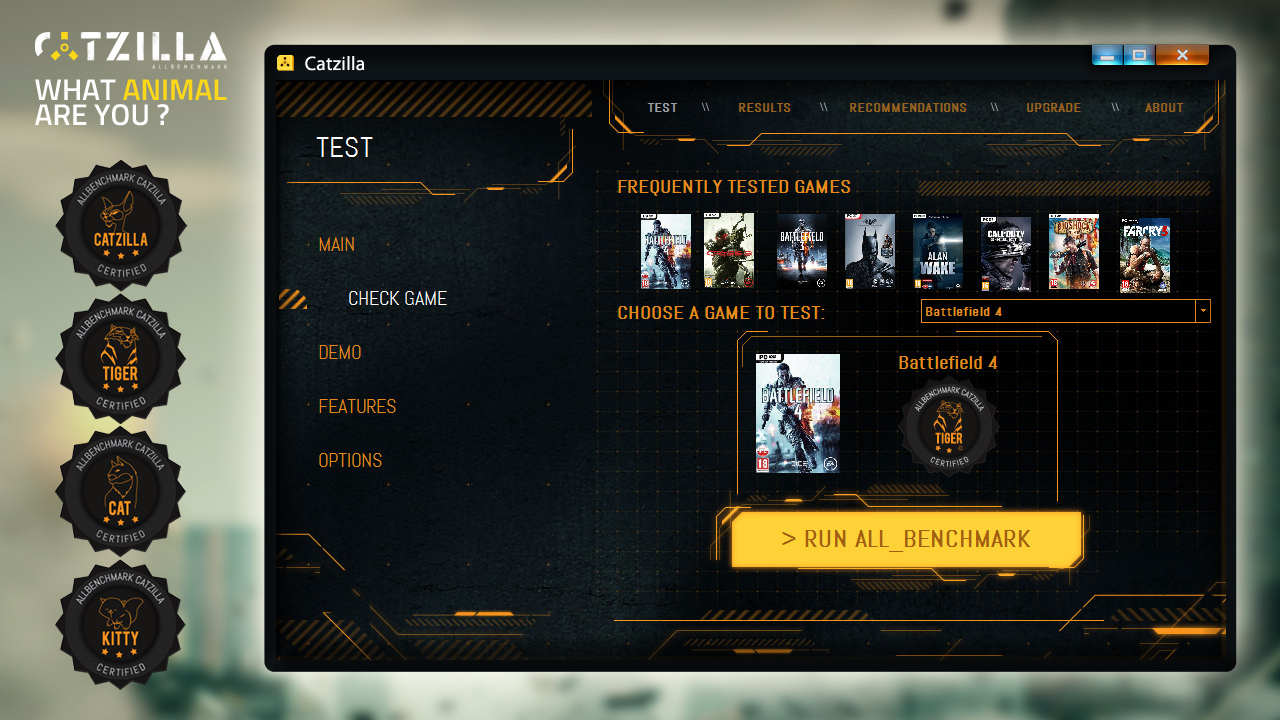Choose the Call of Duty Ghosts cover
The width and height of the screenshot is (1280, 720).
pos(1006,251)
